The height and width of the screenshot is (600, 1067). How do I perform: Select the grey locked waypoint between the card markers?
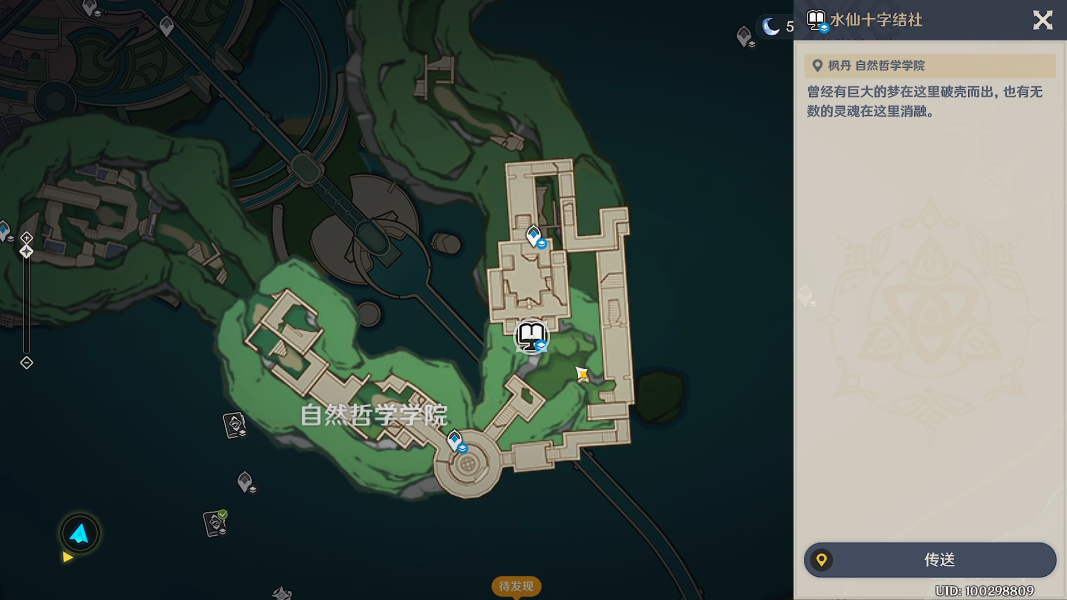click(246, 482)
